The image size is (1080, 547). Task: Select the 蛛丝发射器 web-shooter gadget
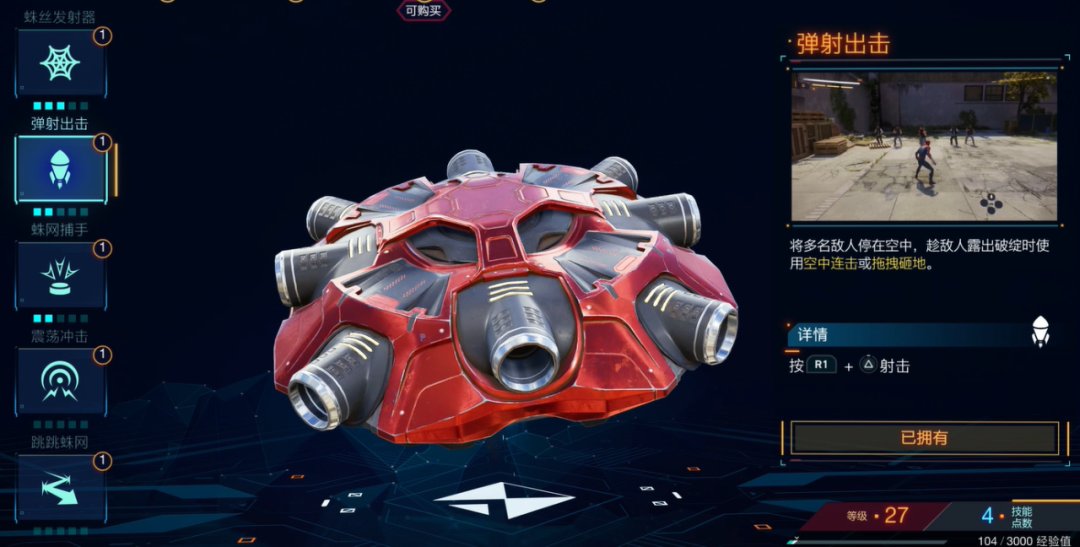pos(60,63)
